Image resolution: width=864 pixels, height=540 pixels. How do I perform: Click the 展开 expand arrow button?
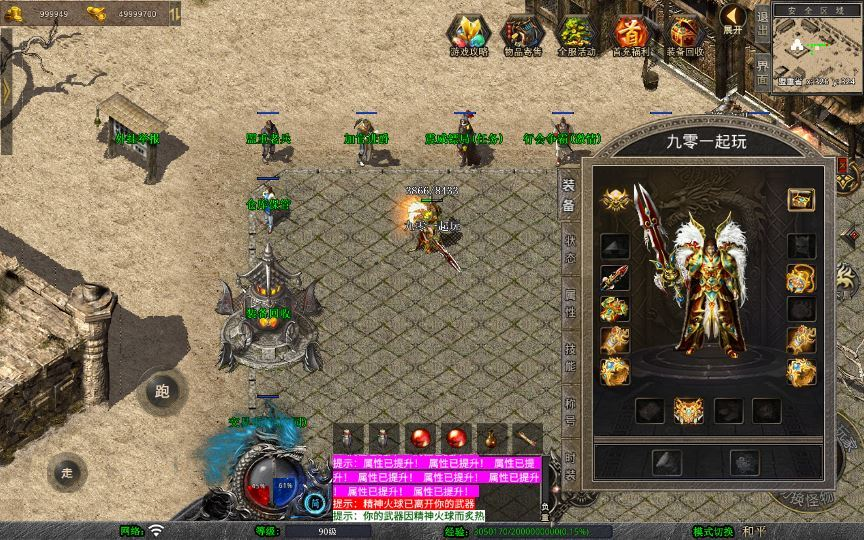point(733,18)
